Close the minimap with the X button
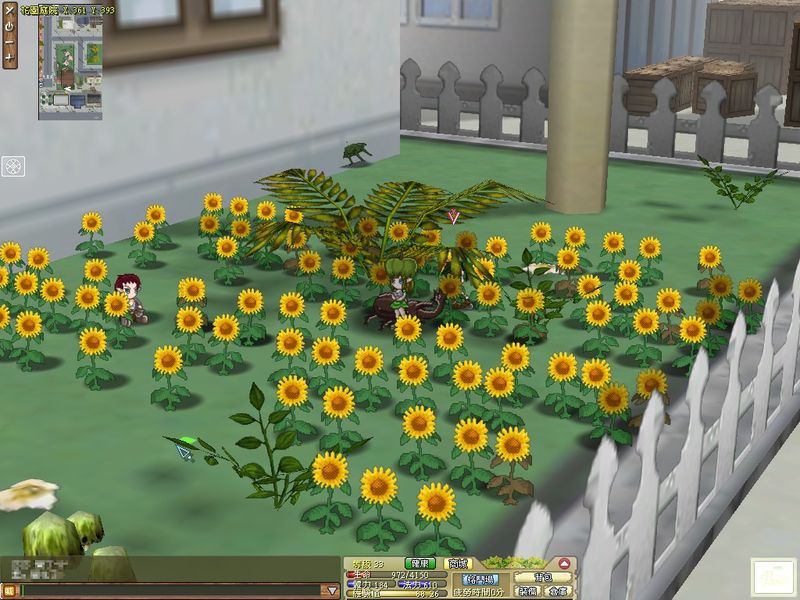 (x=9, y=10)
